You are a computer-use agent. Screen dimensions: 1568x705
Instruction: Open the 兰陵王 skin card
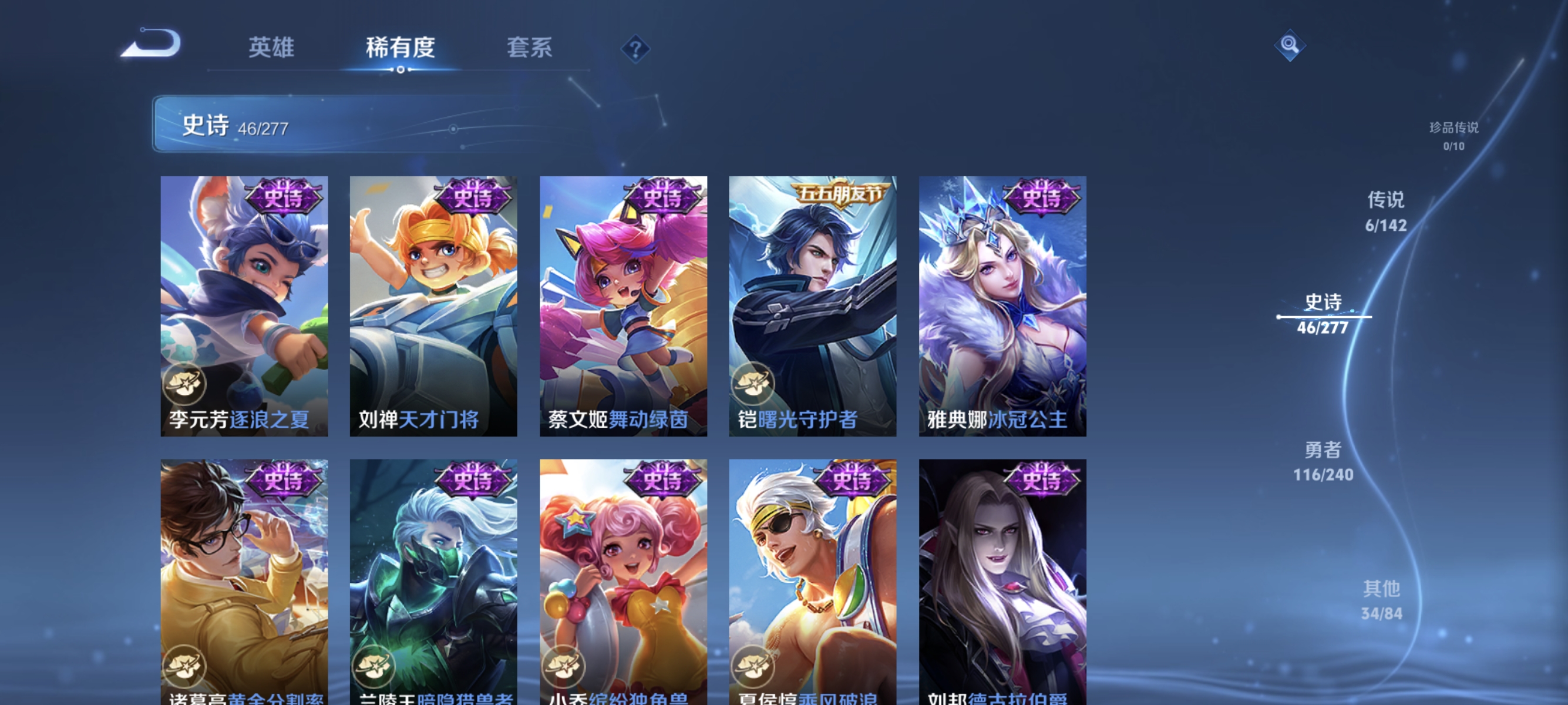click(433, 575)
